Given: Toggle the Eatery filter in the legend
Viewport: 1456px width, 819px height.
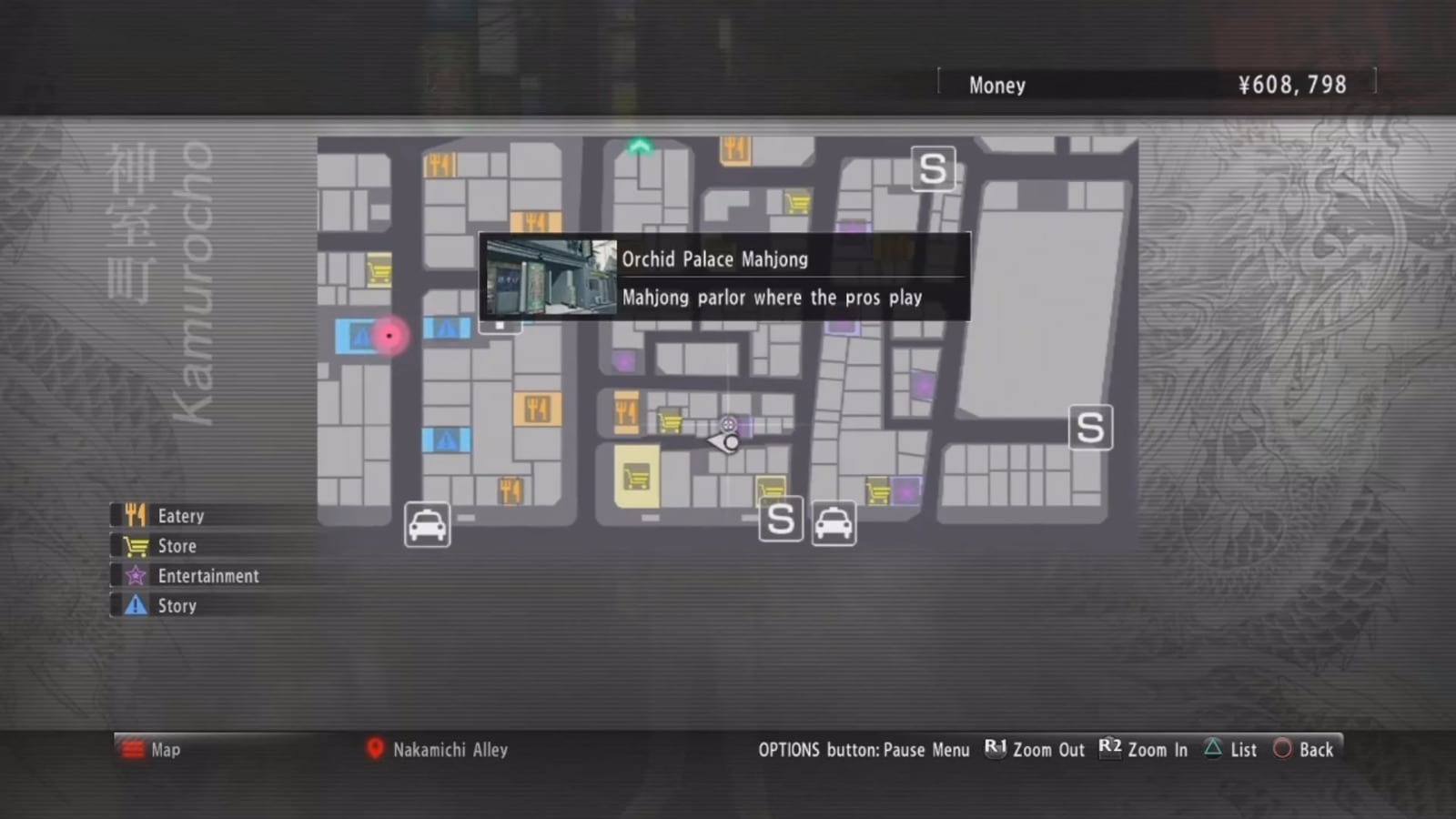Looking at the screenshot, I should click(182, 515).
